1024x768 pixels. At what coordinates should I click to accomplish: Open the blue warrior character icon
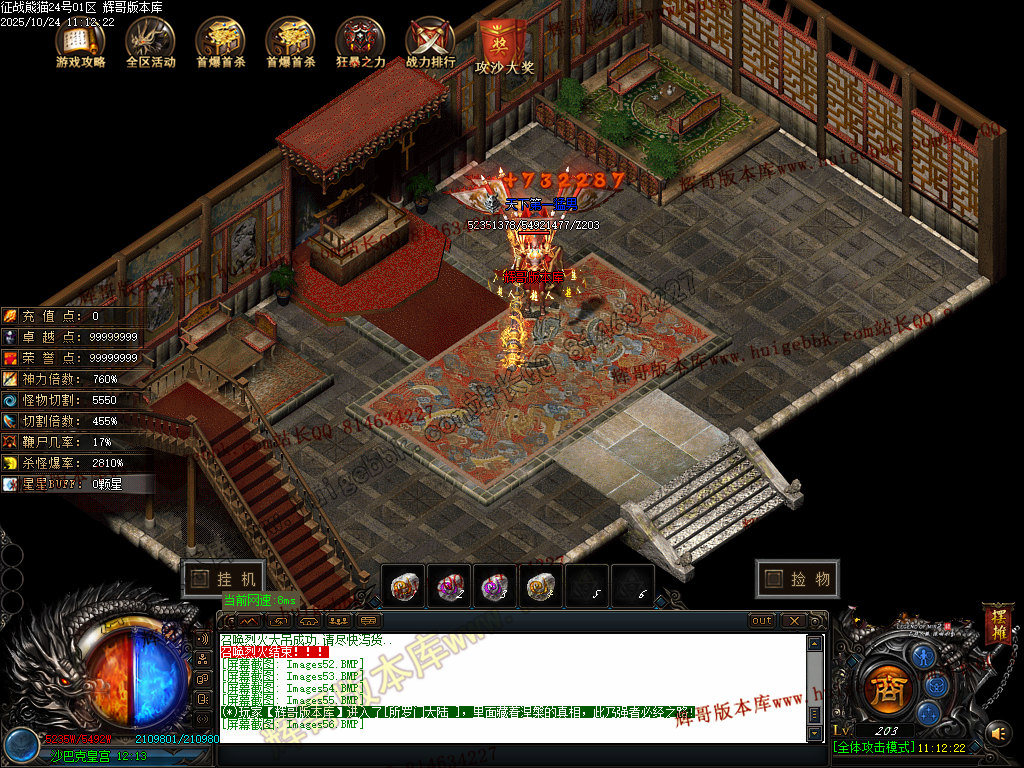pos(926,656)
